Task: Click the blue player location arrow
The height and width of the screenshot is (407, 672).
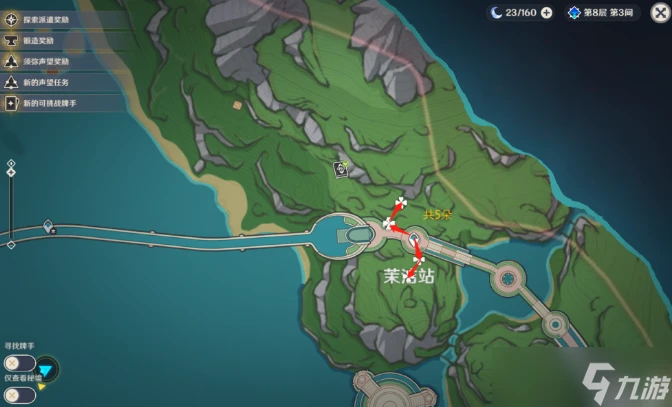Action: pos(48,371)
